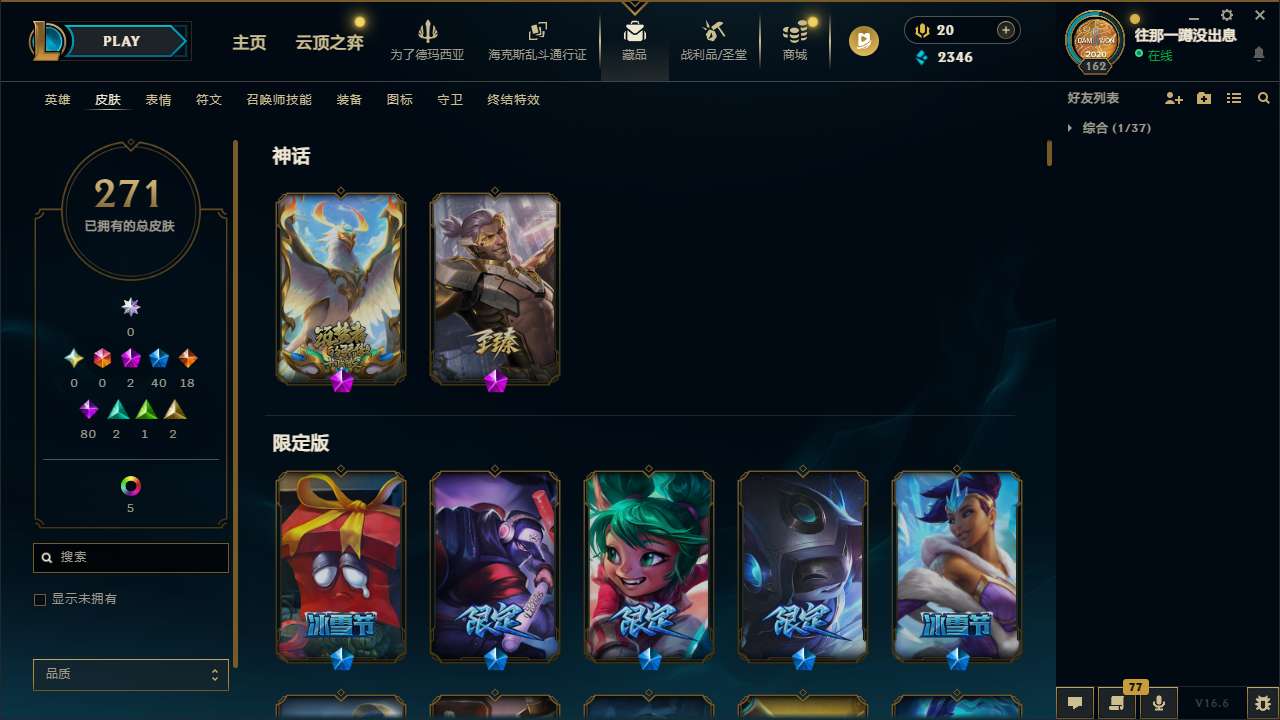The width and height of the screenshot is (1280, 720).
Task: Open the 为了德玛西亚 event anvil icon
Action: pos(429,30)
